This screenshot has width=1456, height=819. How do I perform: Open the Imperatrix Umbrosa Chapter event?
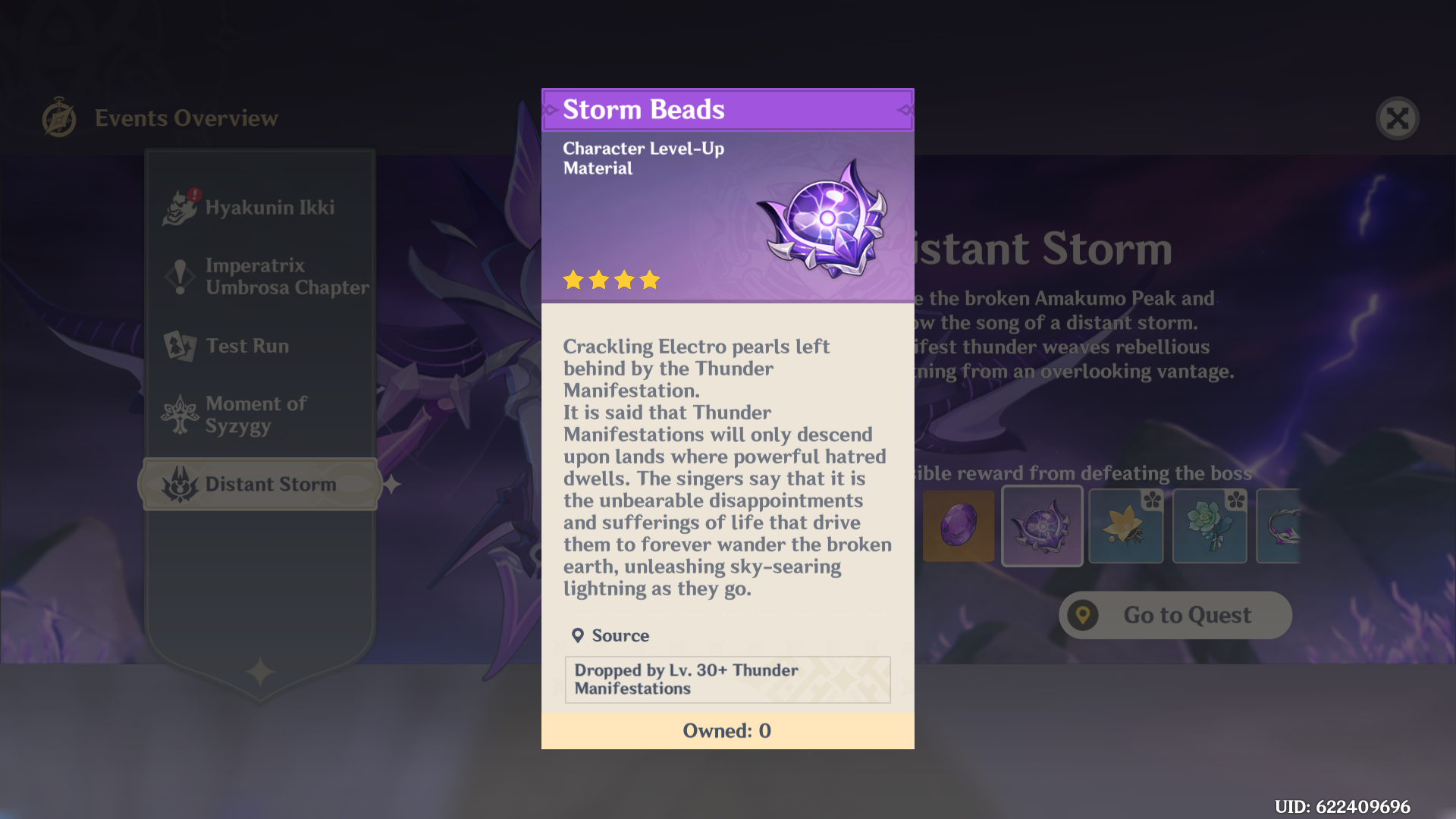[287, 276]
